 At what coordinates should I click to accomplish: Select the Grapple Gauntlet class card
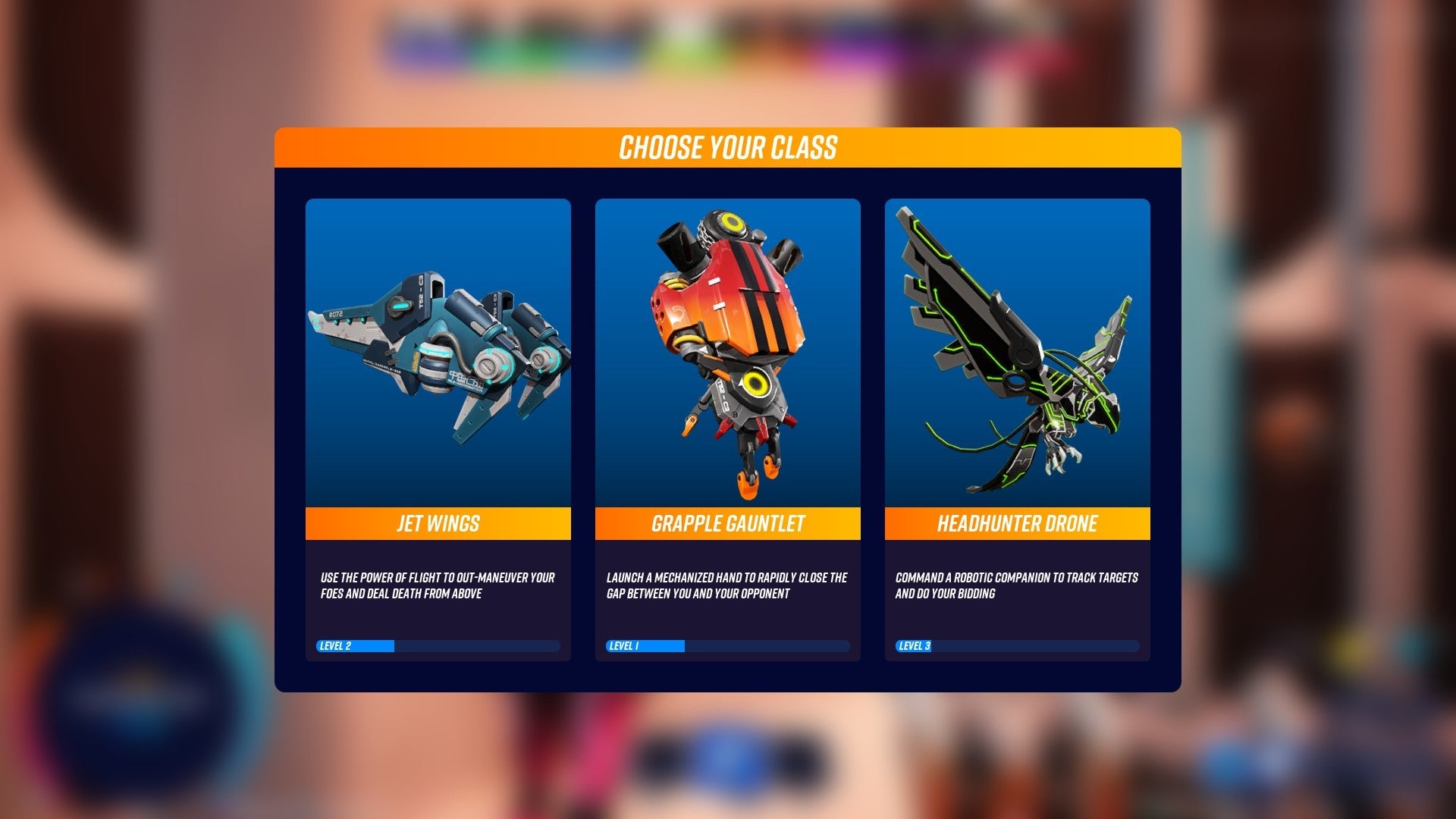point(727,429)
